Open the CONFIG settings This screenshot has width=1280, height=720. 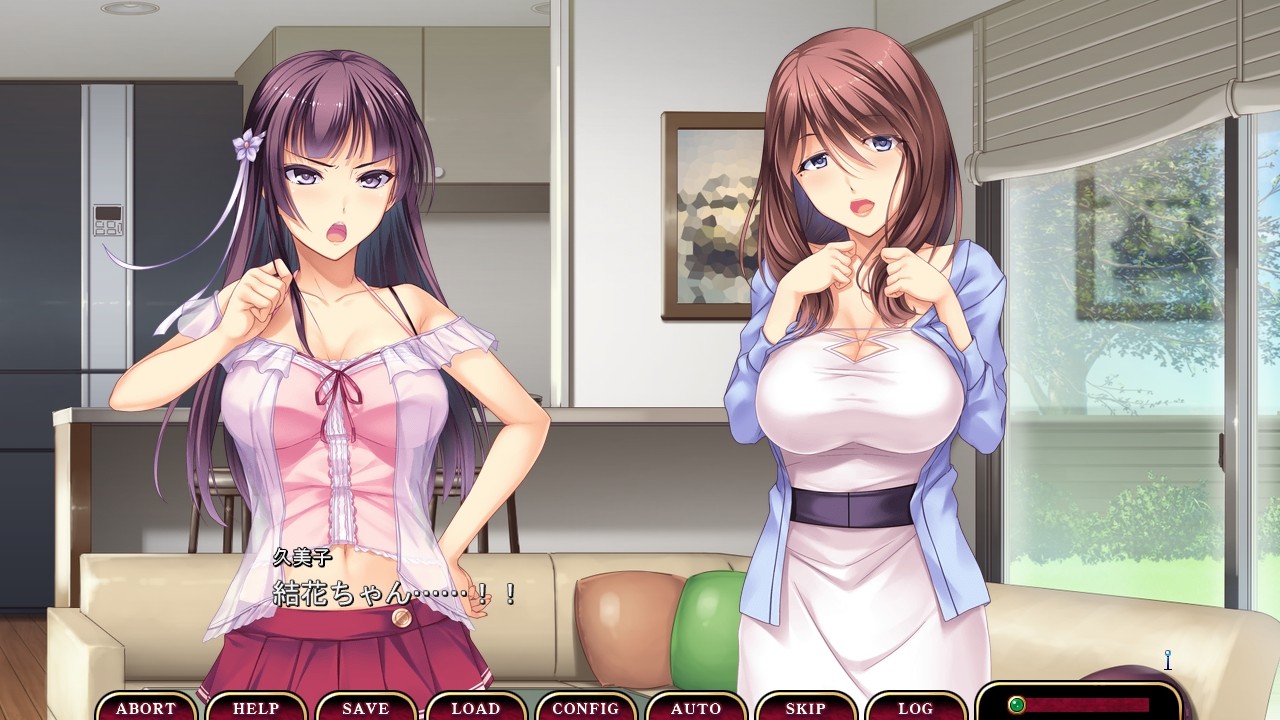pos(586,708)
